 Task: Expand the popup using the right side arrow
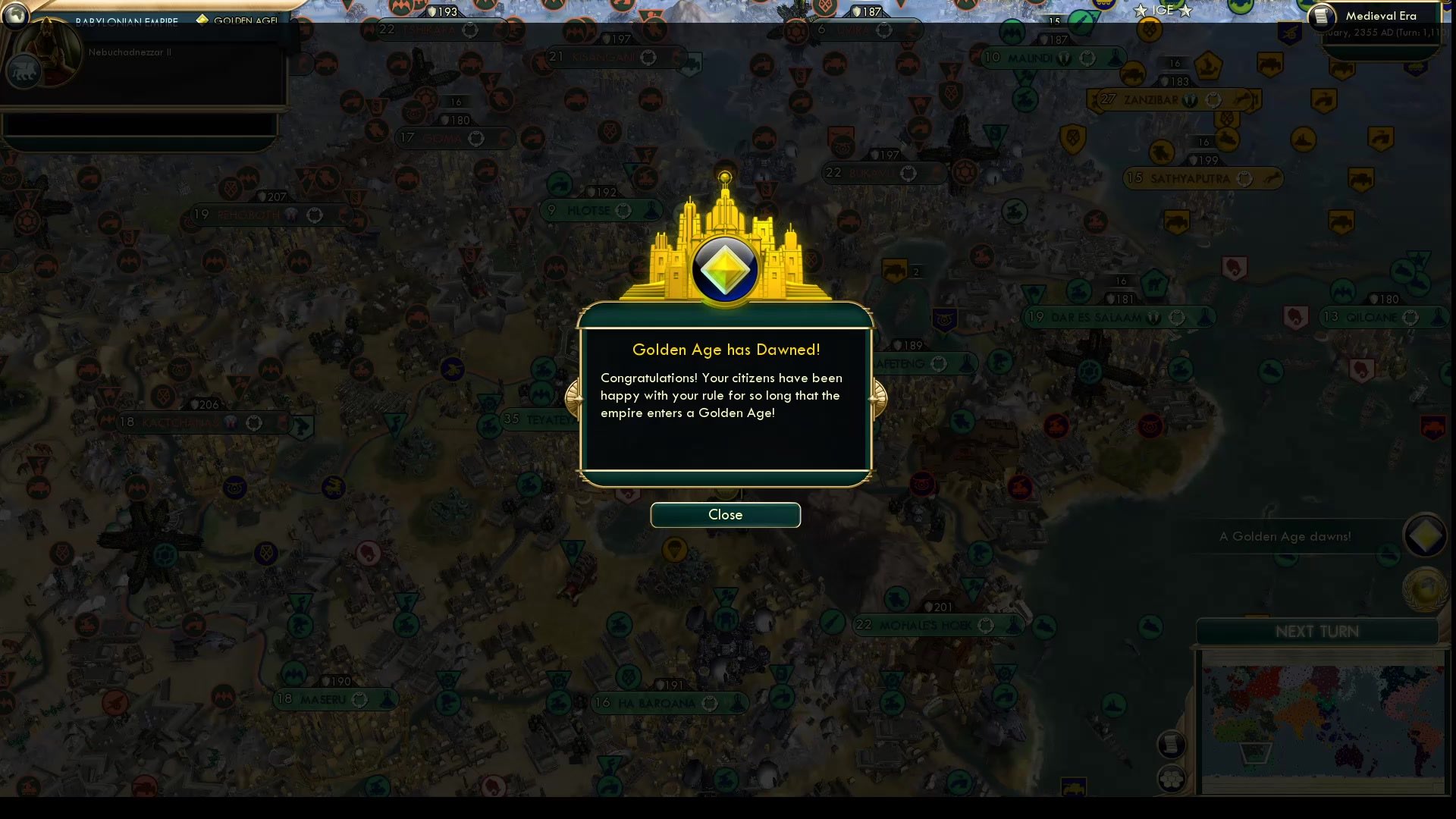[x=878, y=397]
